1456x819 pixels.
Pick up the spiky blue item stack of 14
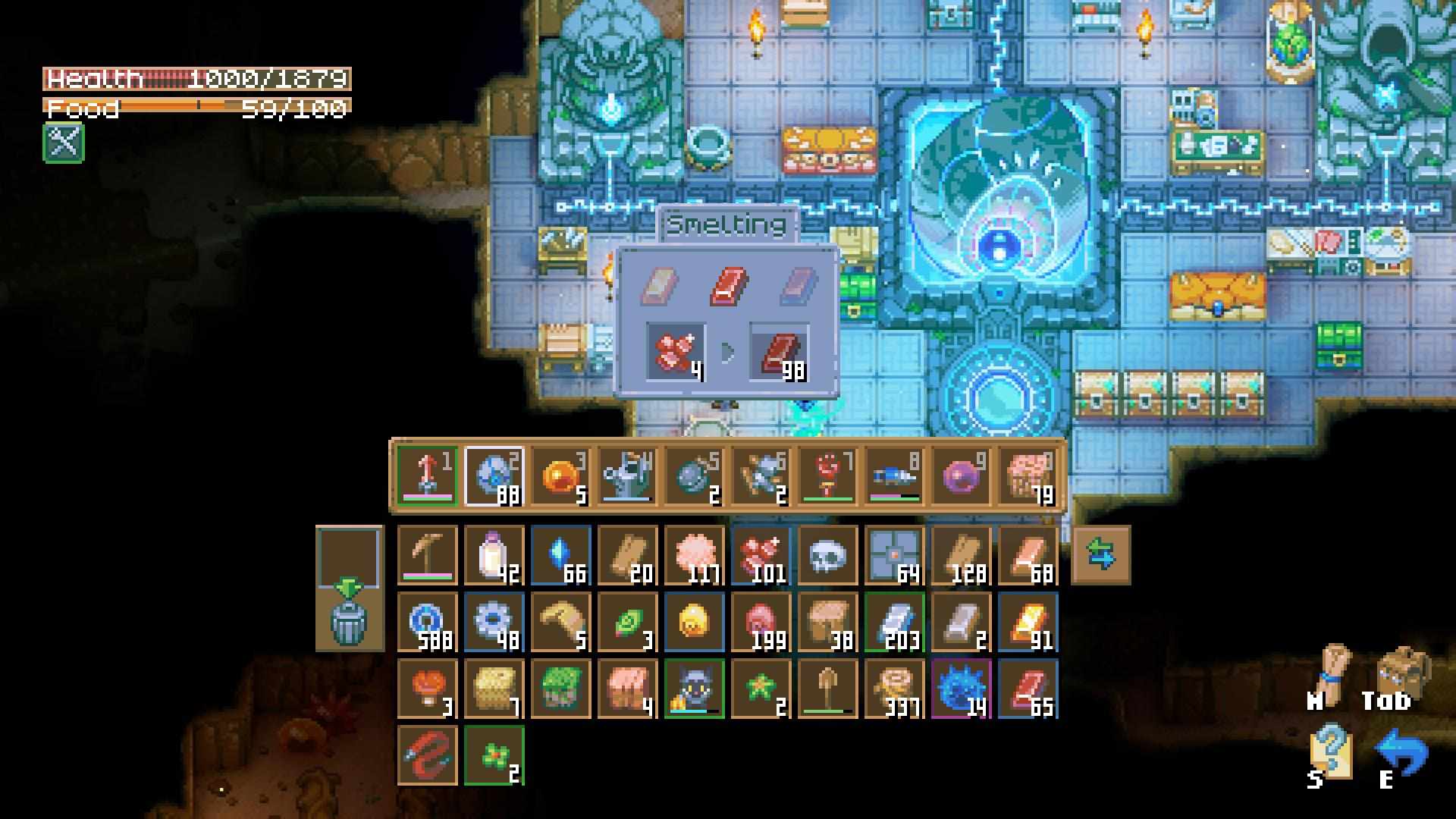962,689
